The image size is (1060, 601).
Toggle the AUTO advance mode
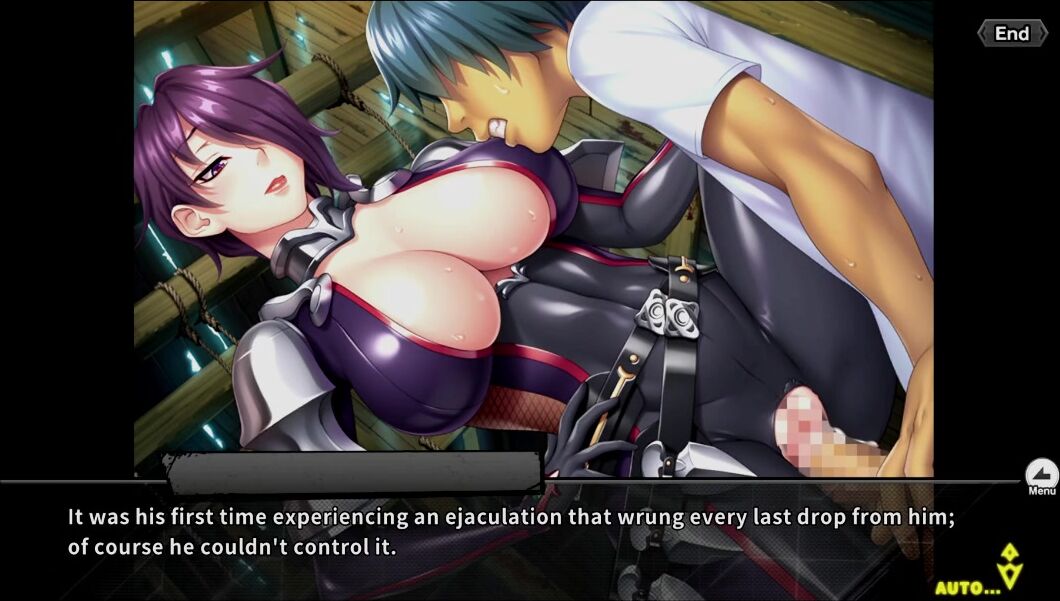click(x=968, y=587)
